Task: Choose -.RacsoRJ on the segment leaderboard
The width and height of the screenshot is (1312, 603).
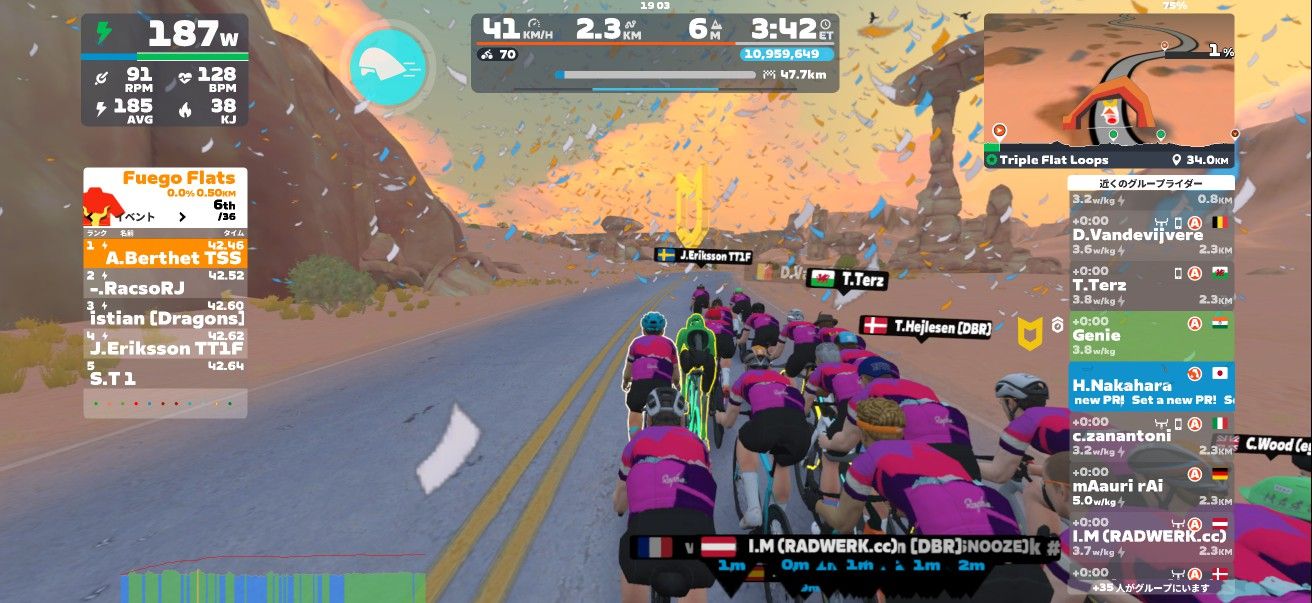Action: tap(165, 283)
